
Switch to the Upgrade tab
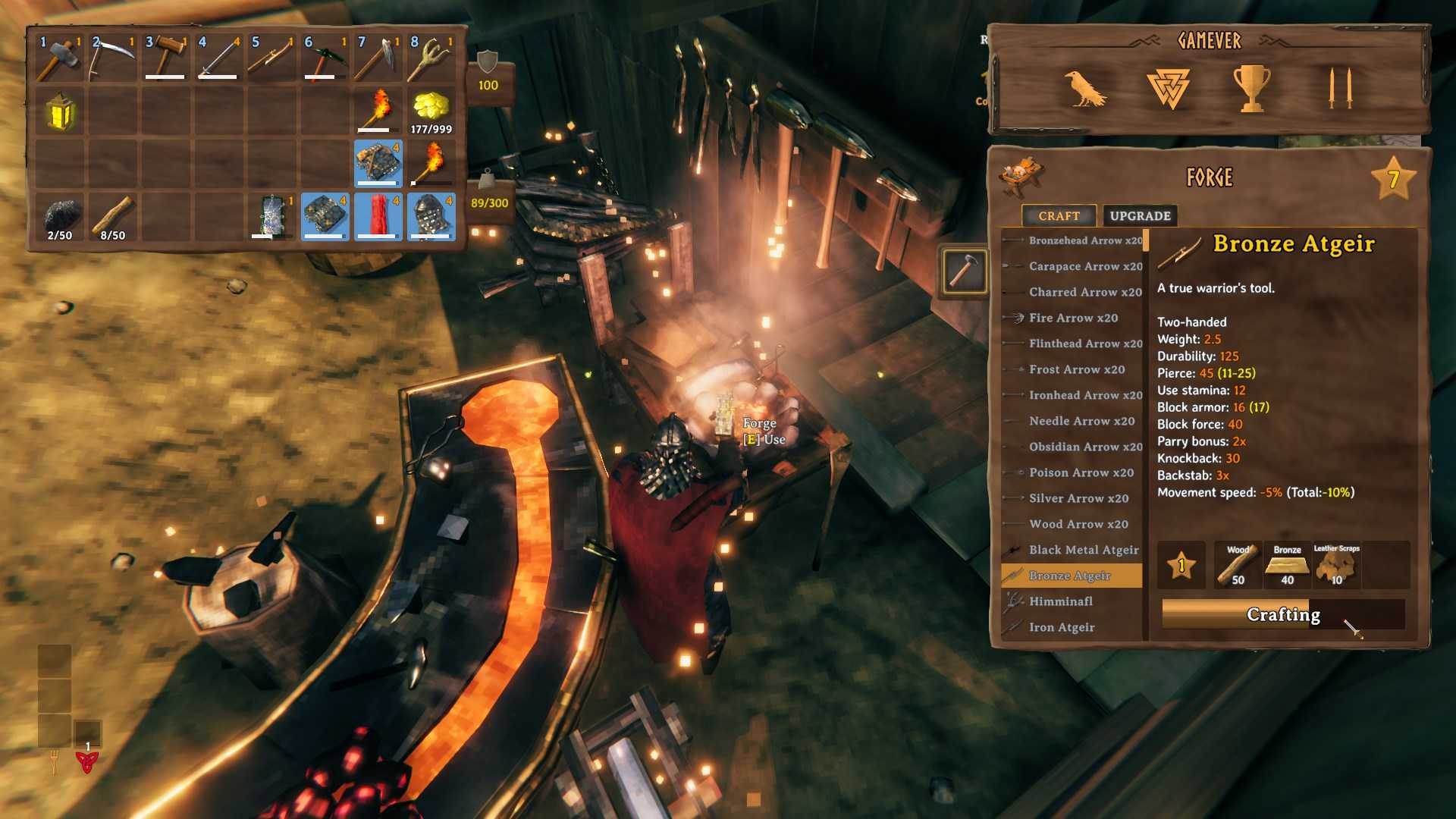pyautogui.click(x=1140, y=216)
